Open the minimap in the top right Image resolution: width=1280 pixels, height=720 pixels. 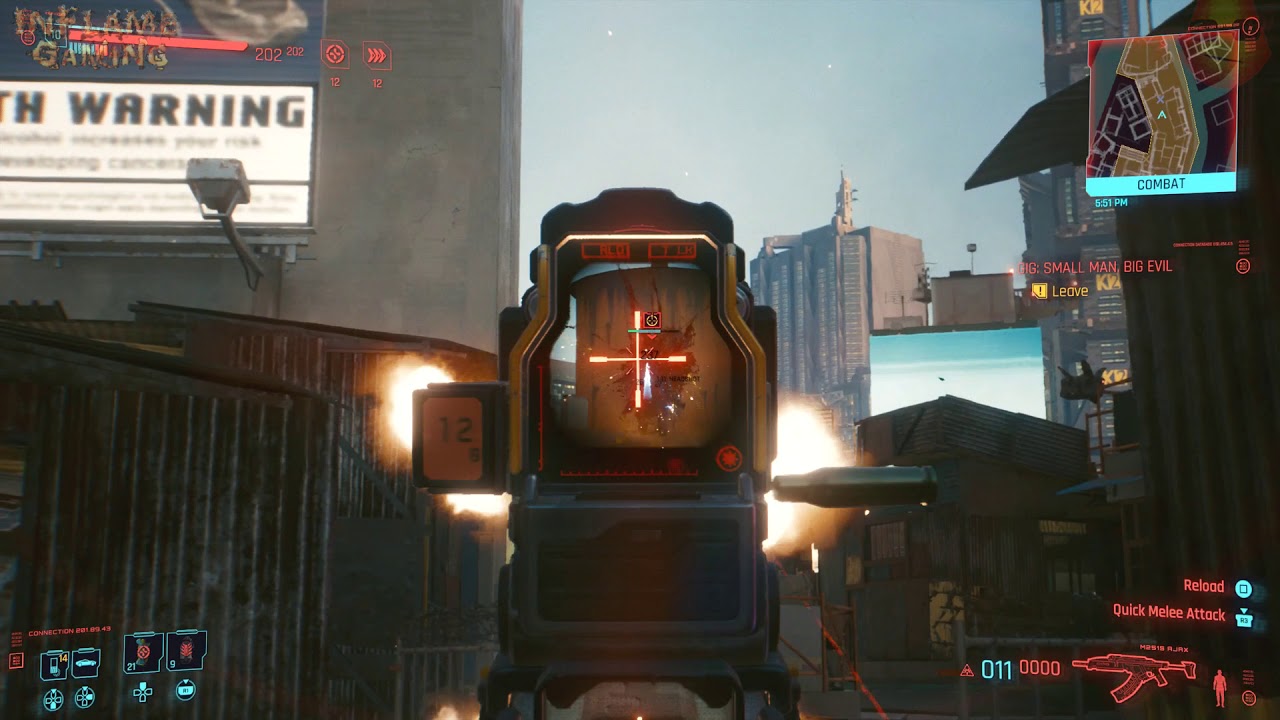[x=1160, y=105]
